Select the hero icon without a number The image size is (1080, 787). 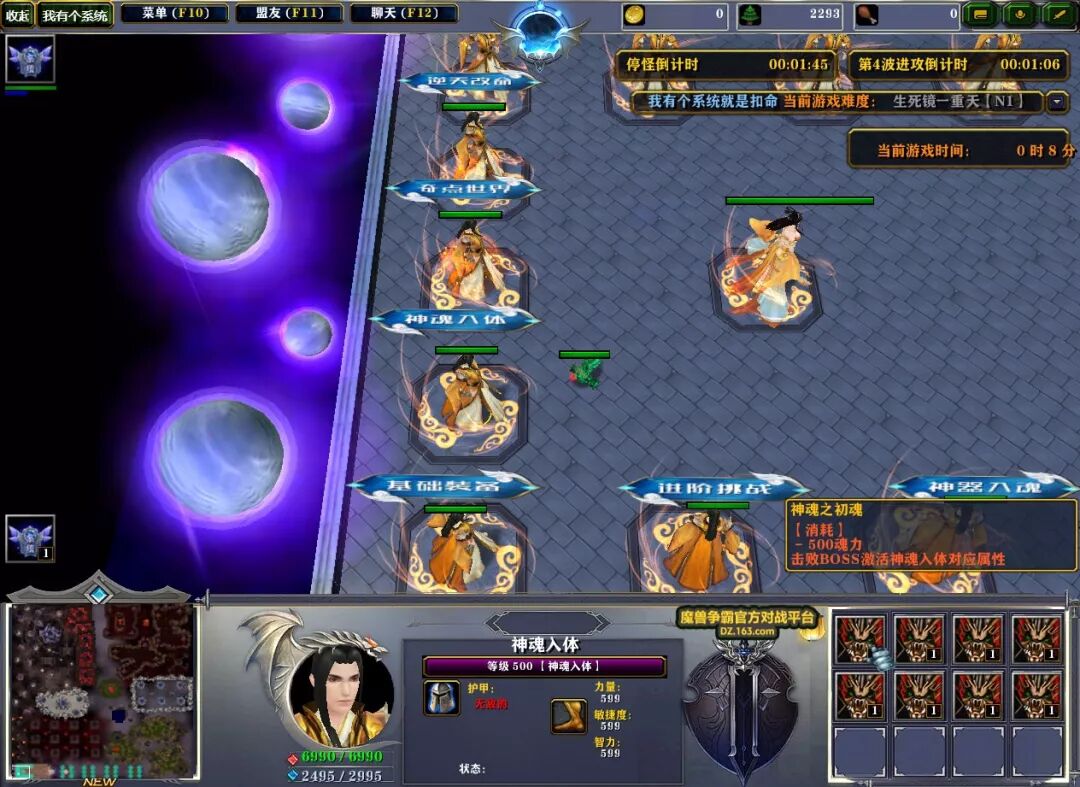click(29, 59)
